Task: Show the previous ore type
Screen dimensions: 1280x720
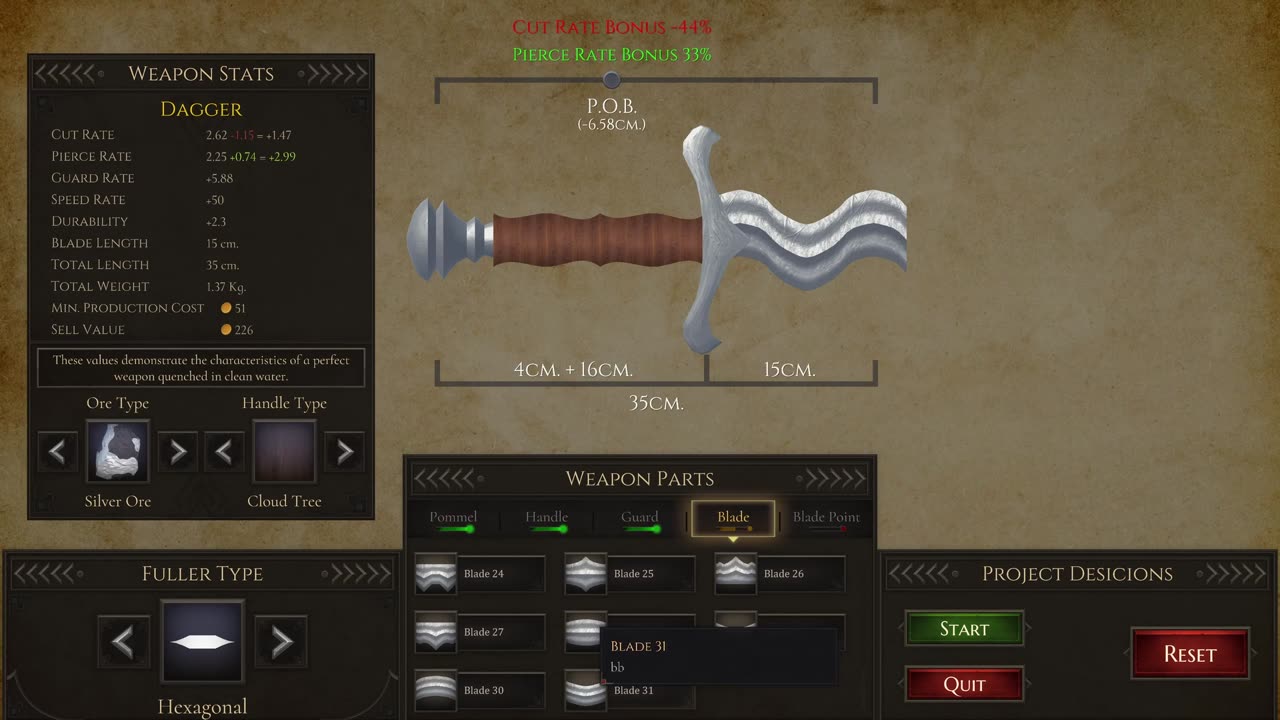Action: coord(57,452)
